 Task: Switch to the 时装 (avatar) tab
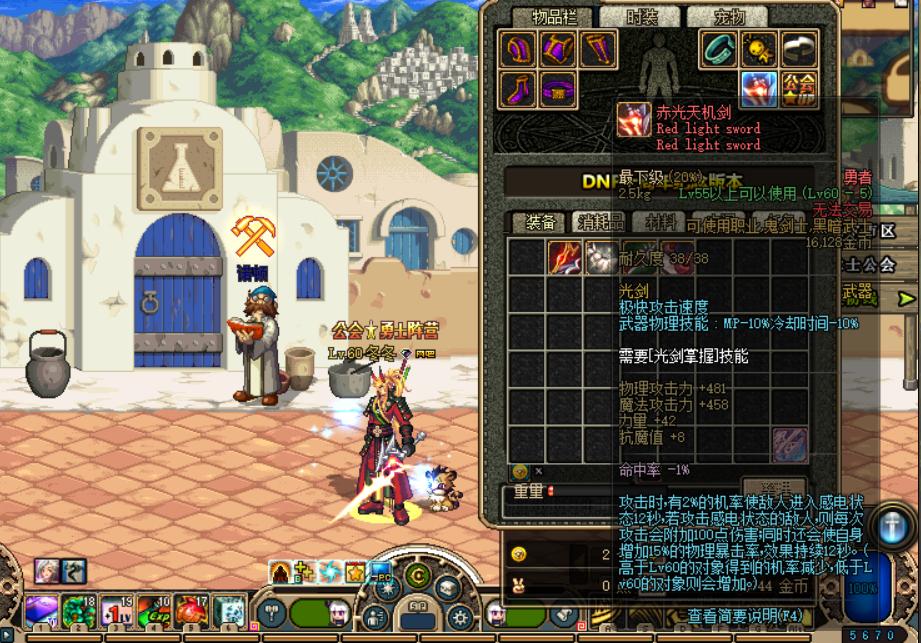point(642,17)
